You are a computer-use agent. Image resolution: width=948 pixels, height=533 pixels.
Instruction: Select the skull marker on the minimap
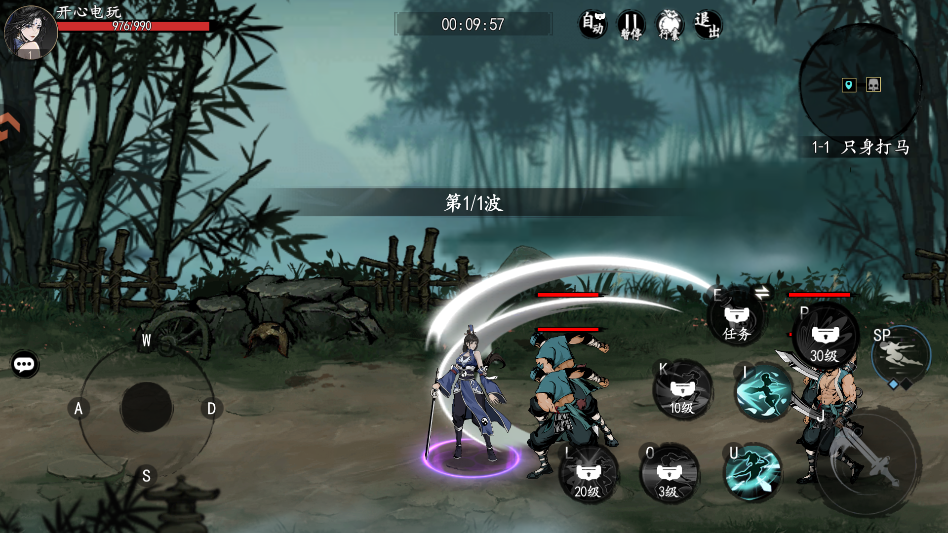[873, 85]
